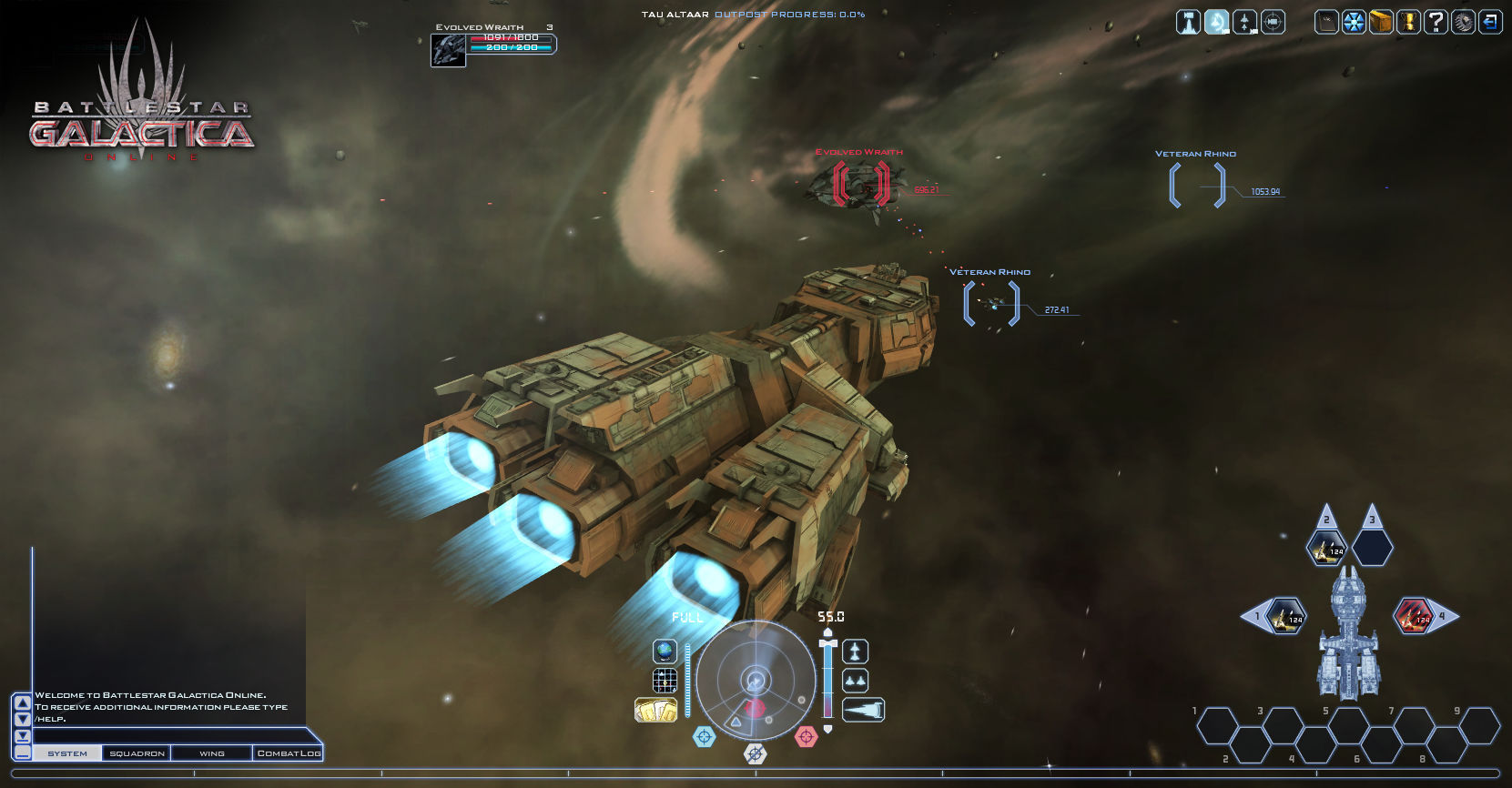Show the Combat Log tab
1512x788 pixels.
click(288, 753)
